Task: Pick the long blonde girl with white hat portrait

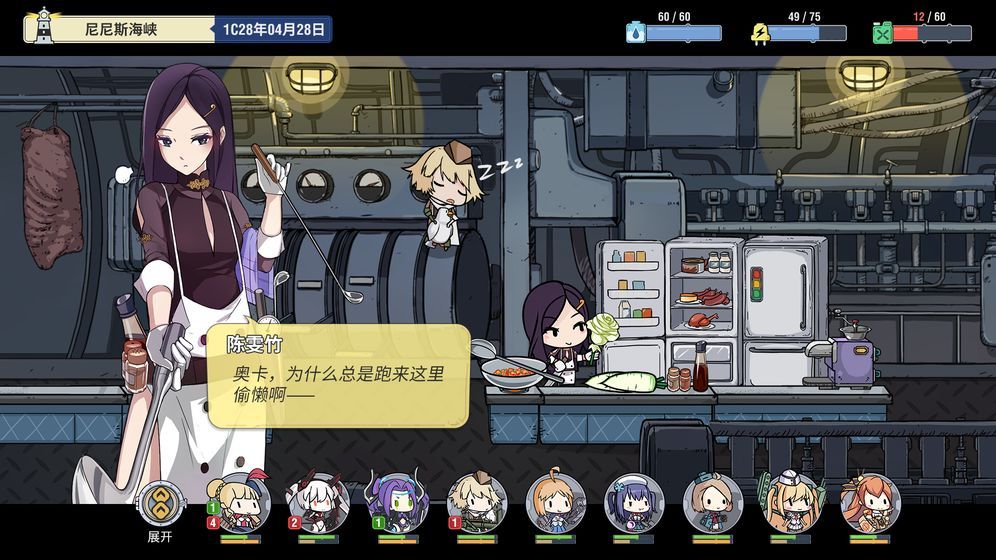Action: (792, 501)
